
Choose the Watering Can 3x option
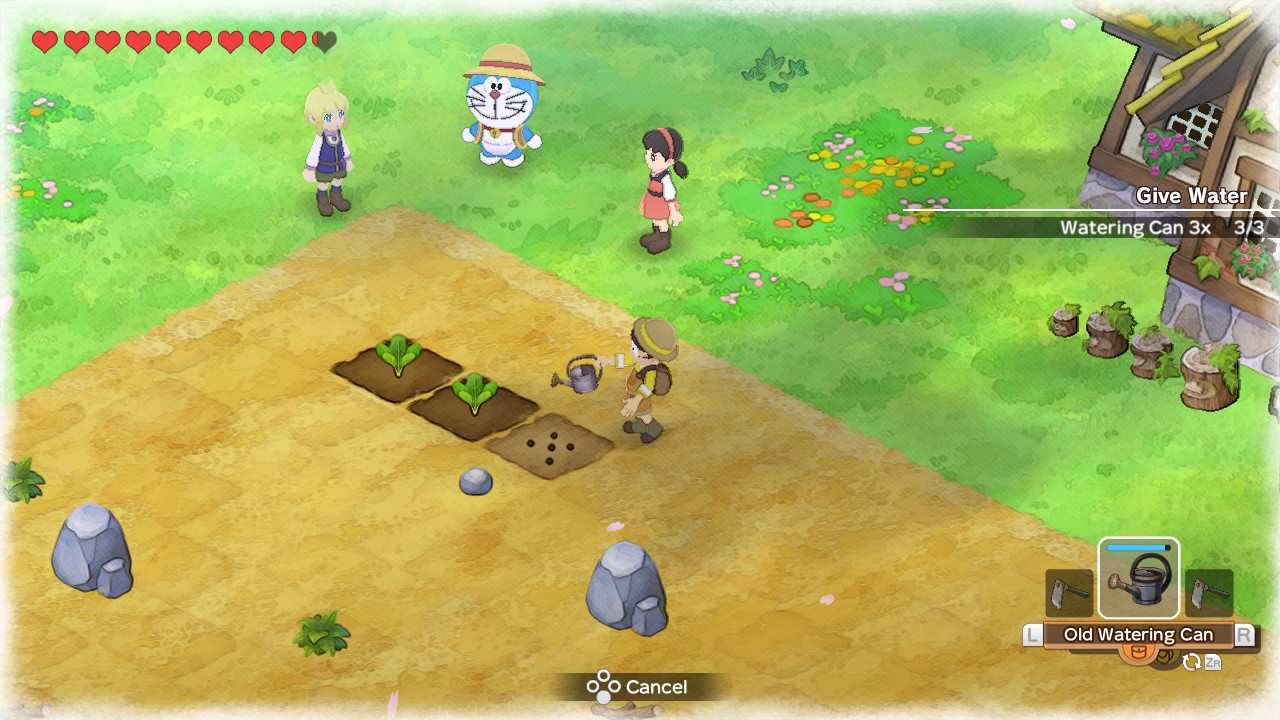[x=1137, y=228]
